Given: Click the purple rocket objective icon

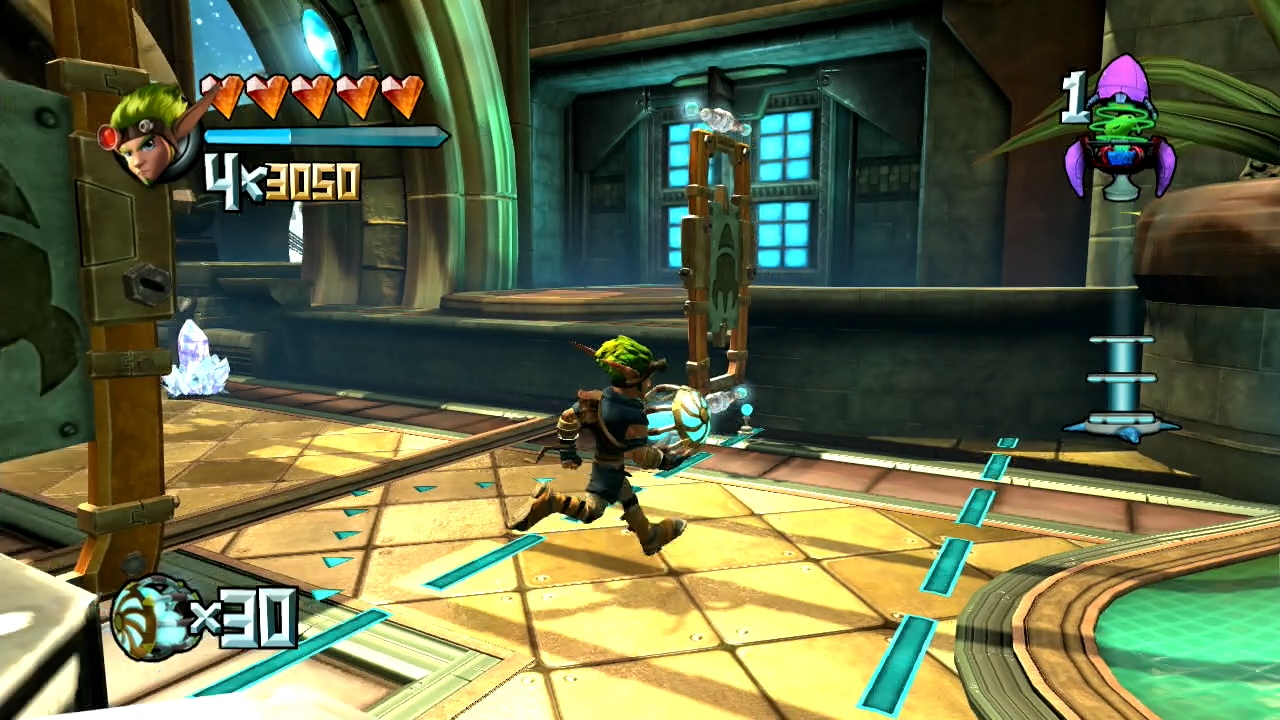Looking at the screenshot, I should pos(1119,128).
